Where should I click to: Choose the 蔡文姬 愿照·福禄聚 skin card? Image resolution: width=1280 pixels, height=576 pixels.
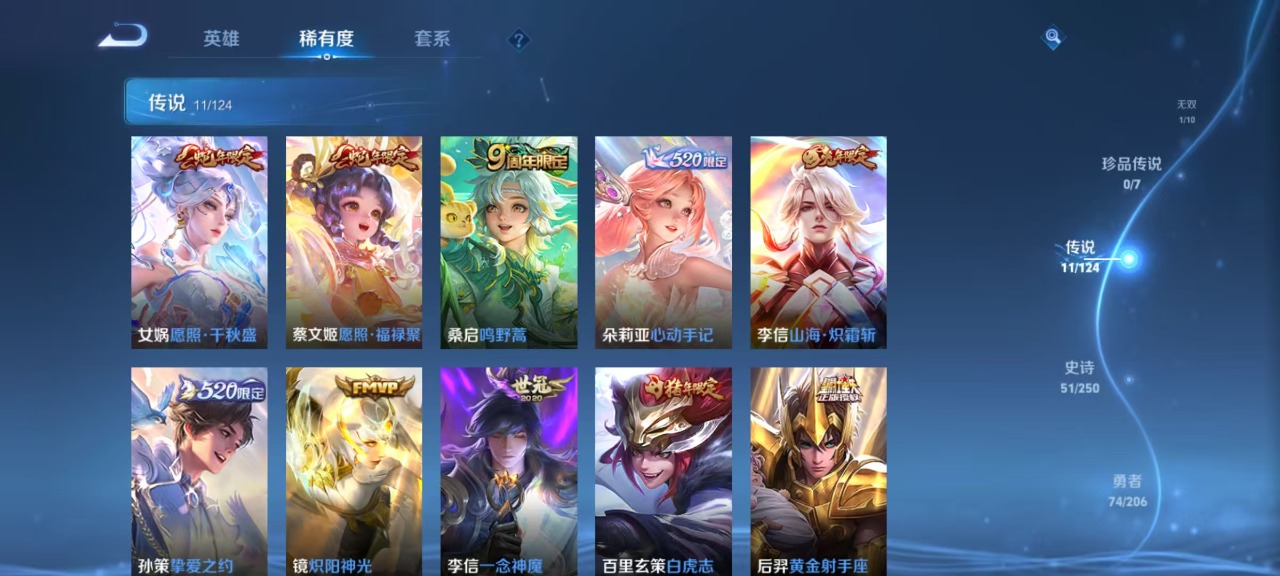(354, 242)
